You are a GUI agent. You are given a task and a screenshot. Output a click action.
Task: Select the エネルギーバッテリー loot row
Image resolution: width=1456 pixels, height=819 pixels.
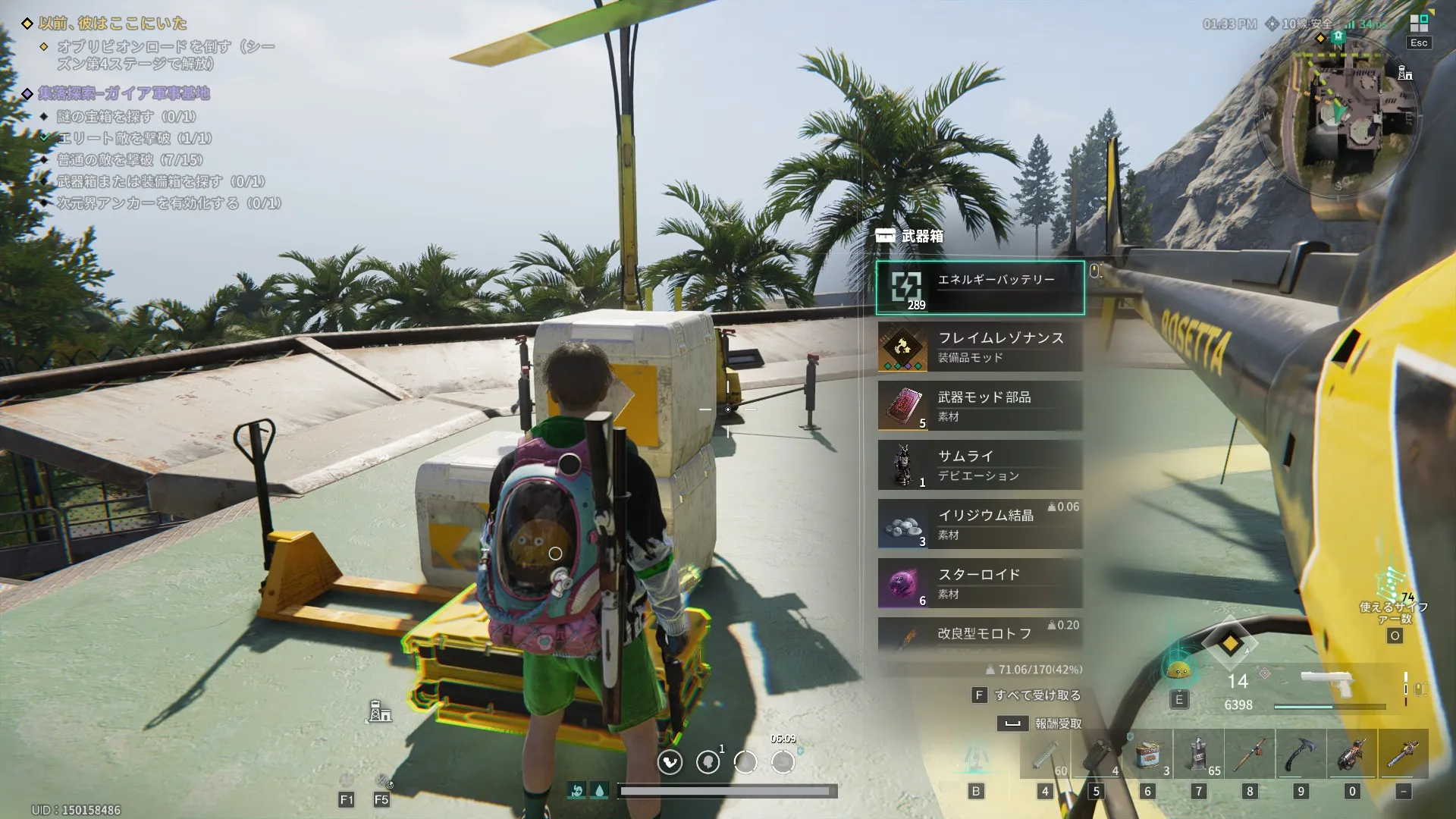(x=980, y=287)
